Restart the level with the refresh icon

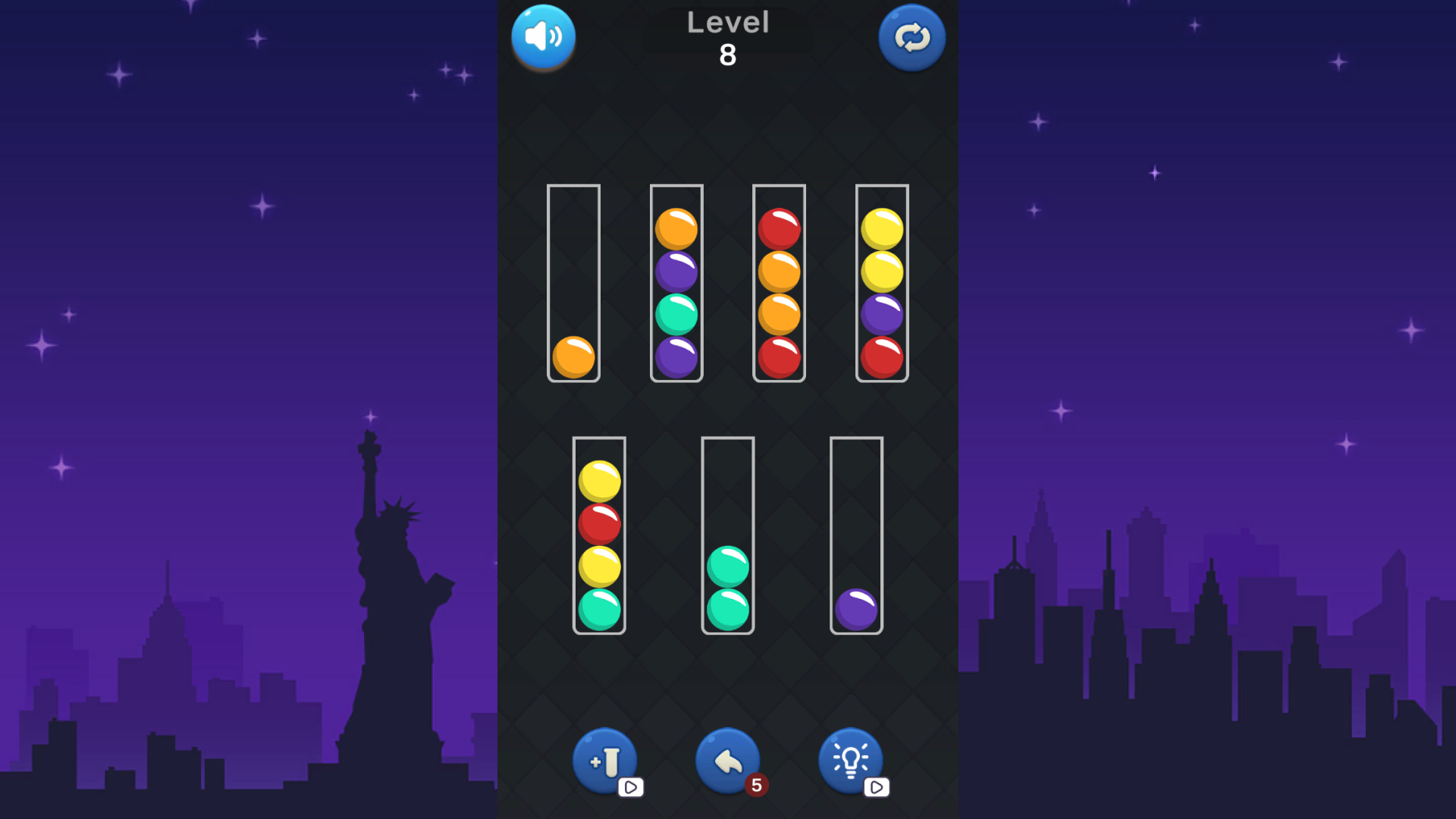click(912, 36)
